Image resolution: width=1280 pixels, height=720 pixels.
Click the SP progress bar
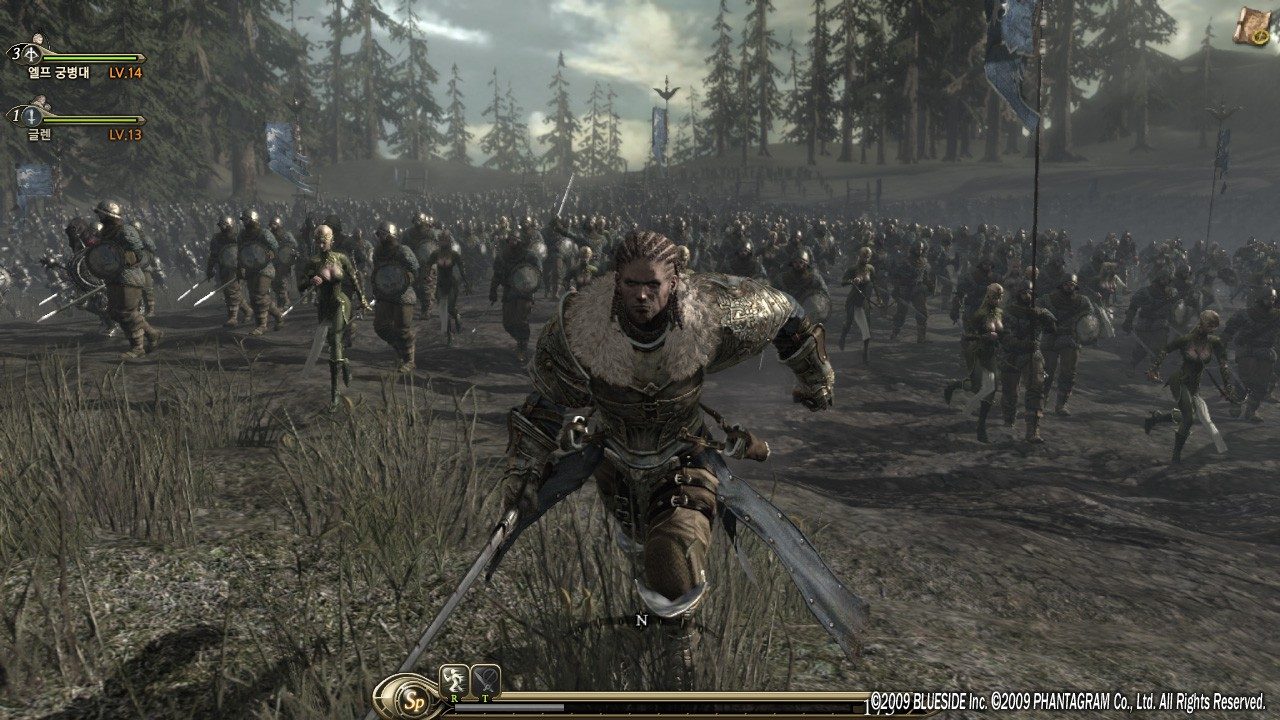[x=510, y=707]
